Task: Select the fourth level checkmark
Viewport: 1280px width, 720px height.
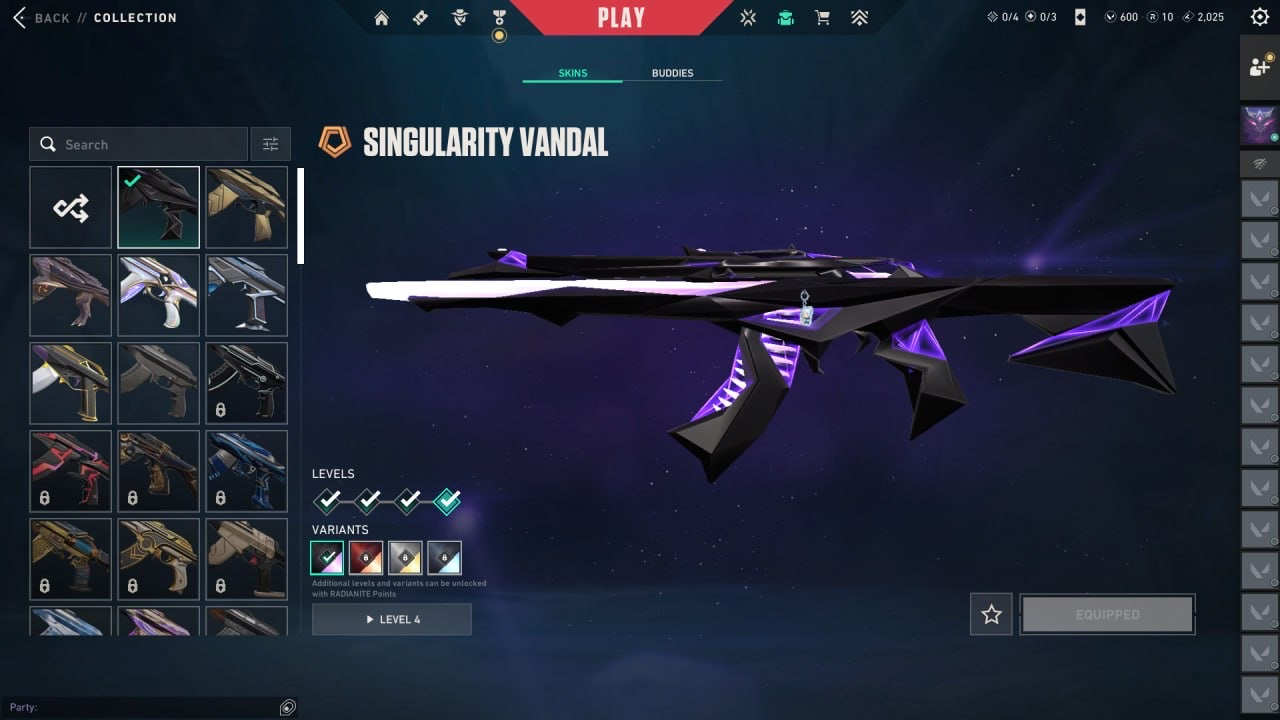Action: click(447, 500)
